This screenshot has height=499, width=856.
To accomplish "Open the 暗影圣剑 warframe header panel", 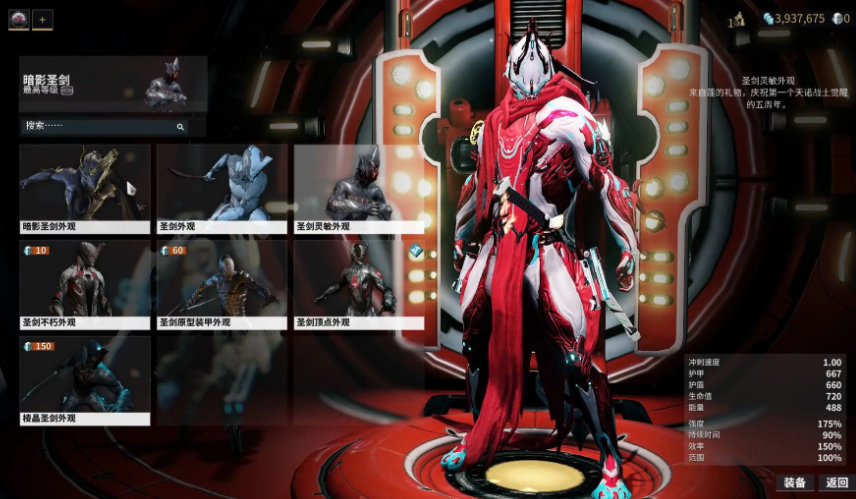I will pyautogui.click(x=113, y=84).
